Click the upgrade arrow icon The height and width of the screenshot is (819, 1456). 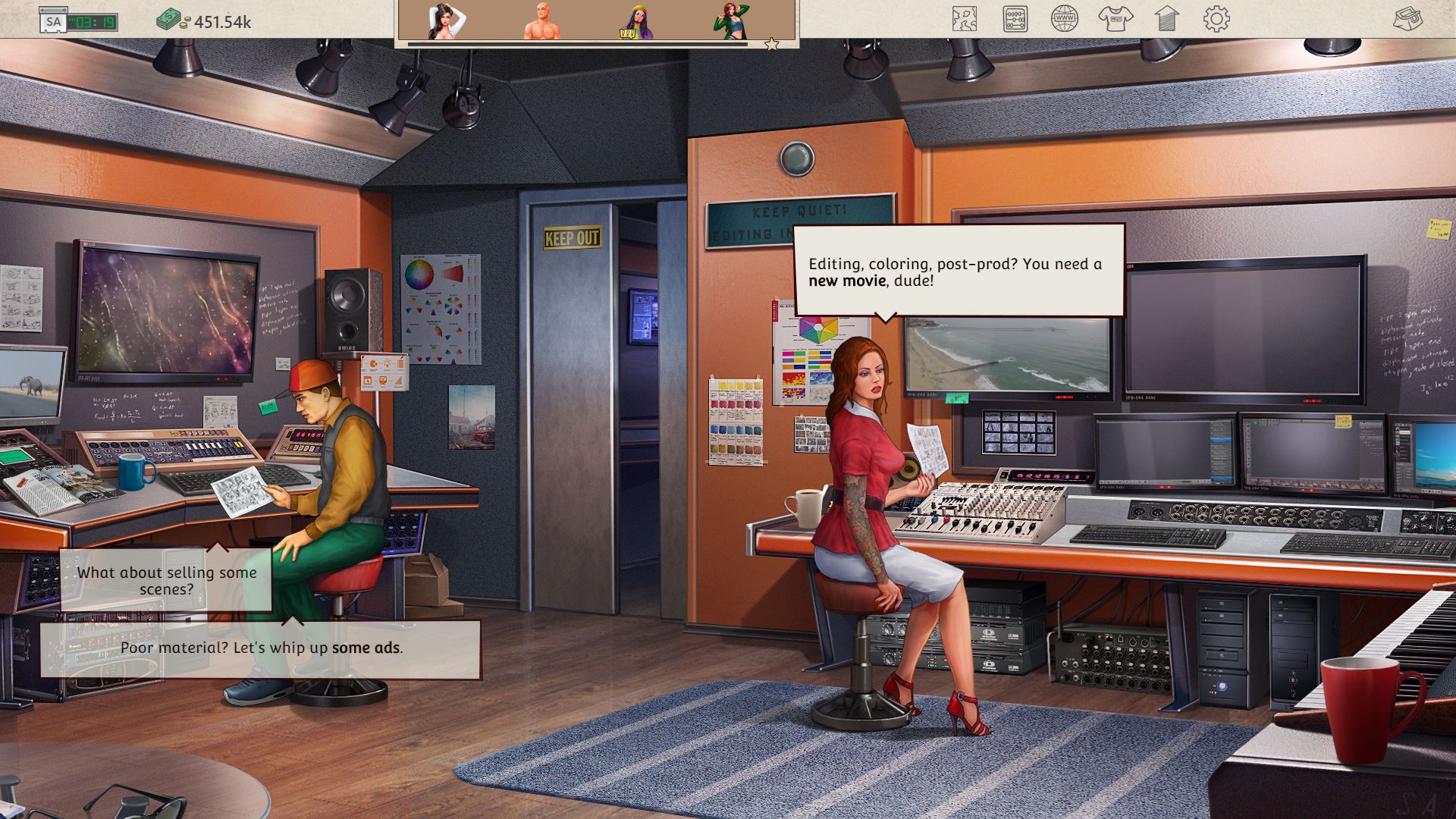point(1166,19)
